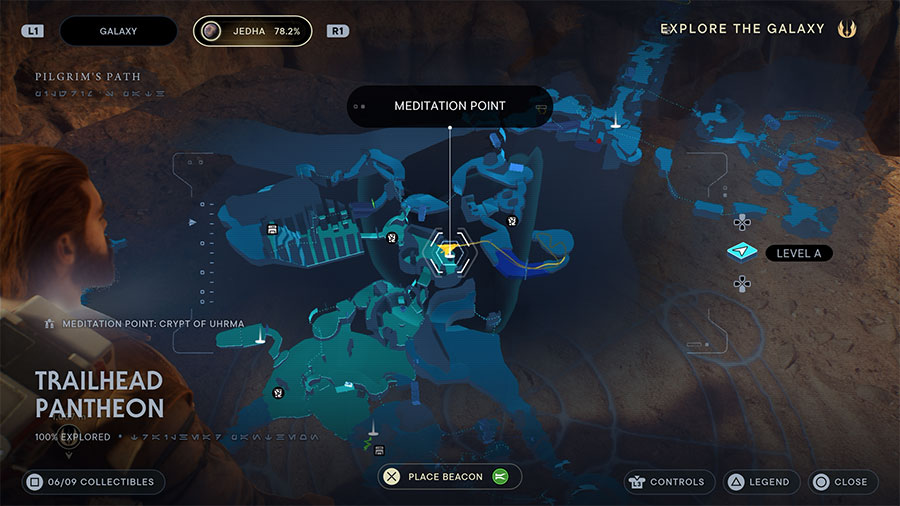Open the Controls panel
The image size is (900, 506).
[x=669, y=482]
